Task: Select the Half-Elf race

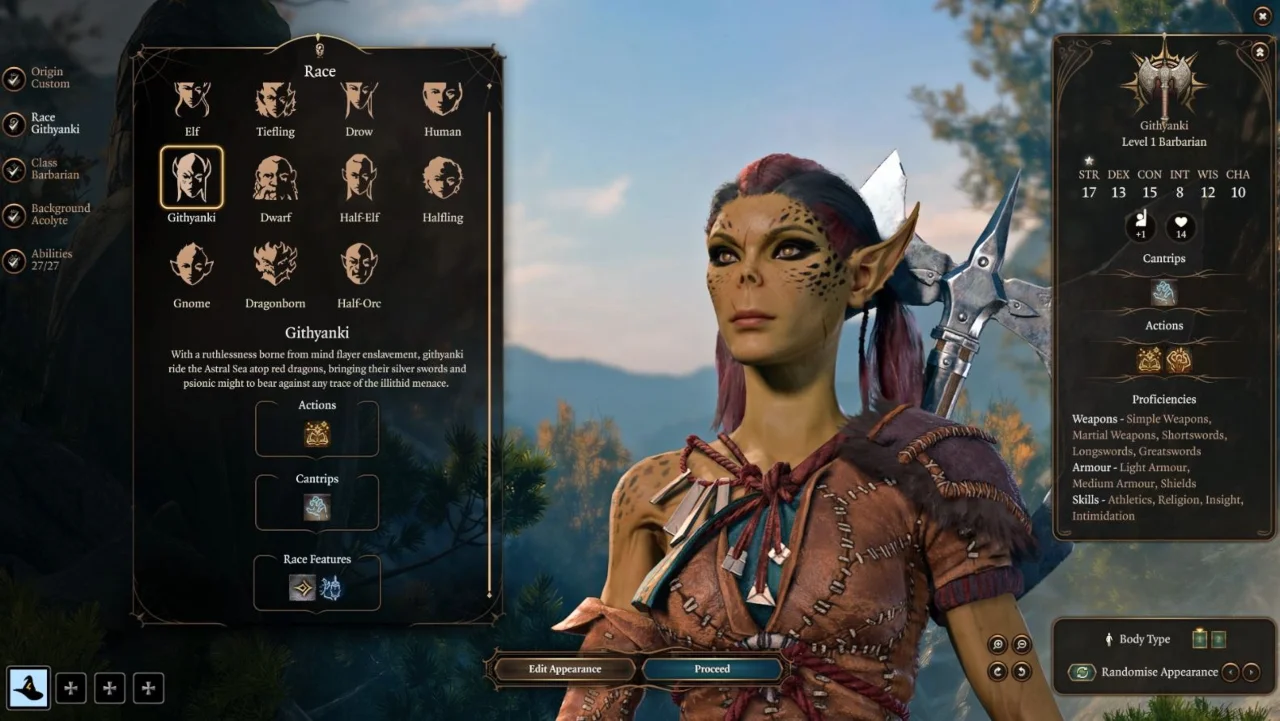Action: point(359,178)
